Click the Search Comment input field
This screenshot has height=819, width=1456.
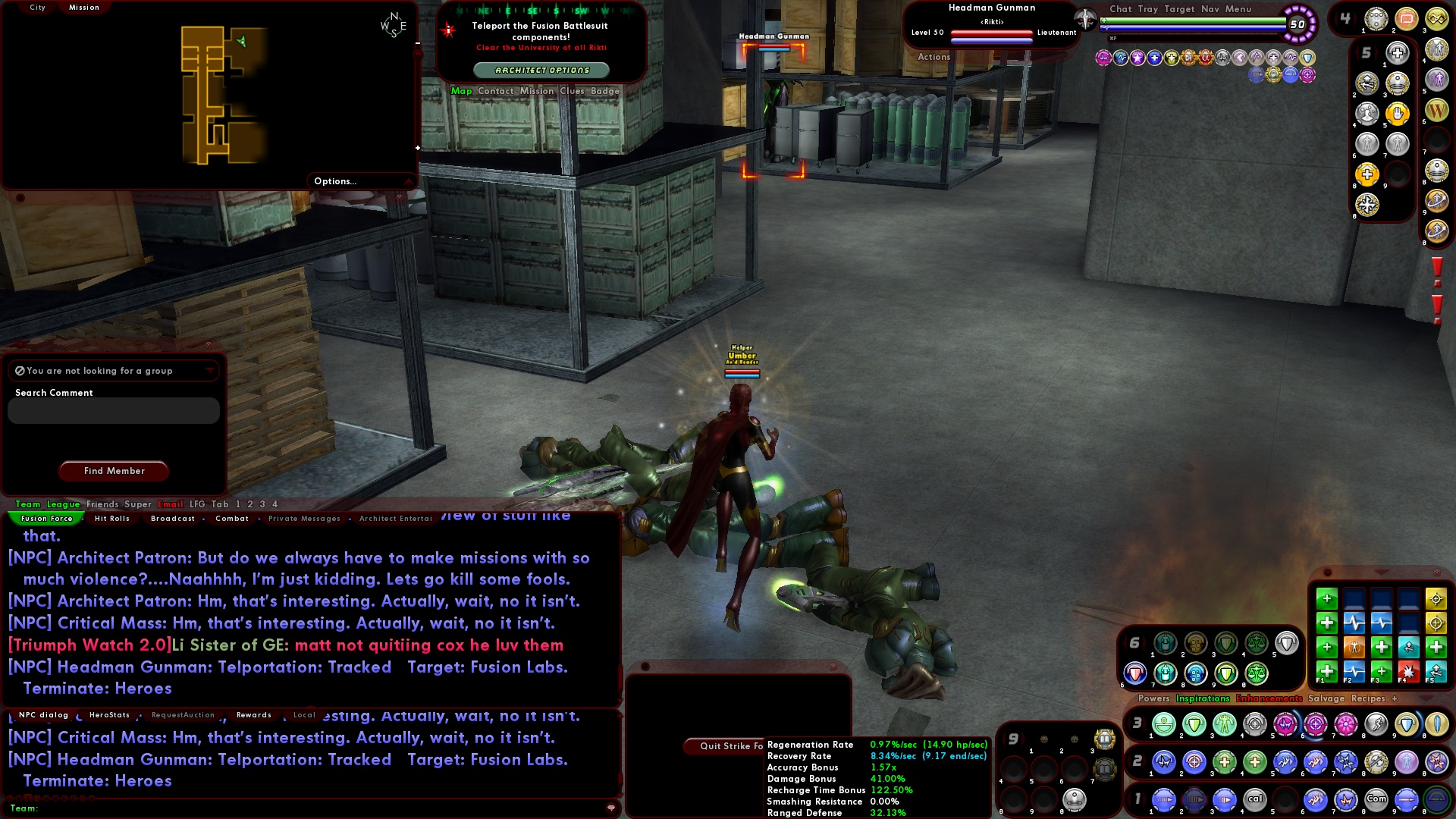coord(112,410)
